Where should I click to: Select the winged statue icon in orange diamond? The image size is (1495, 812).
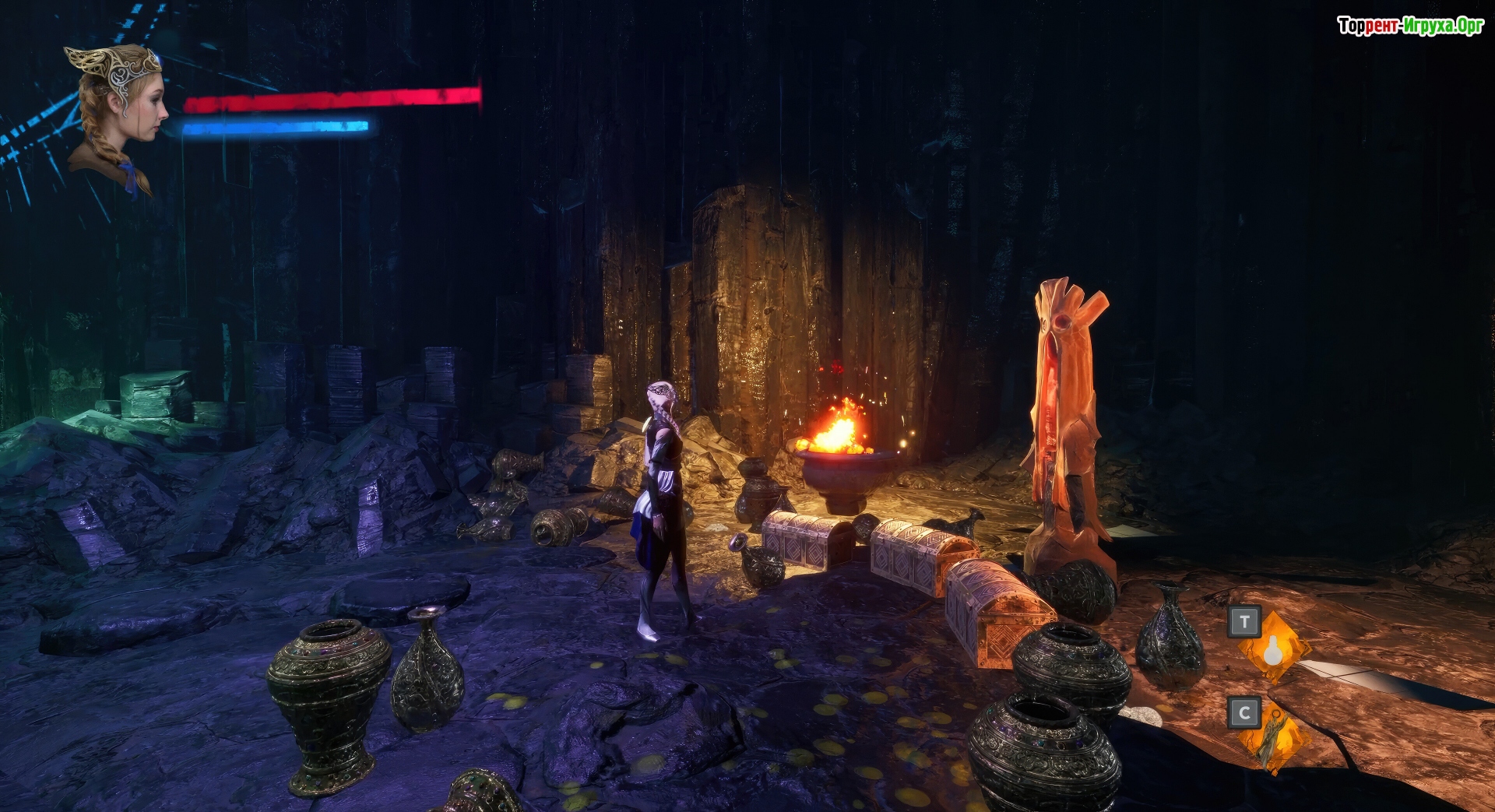coord(1274,738)
